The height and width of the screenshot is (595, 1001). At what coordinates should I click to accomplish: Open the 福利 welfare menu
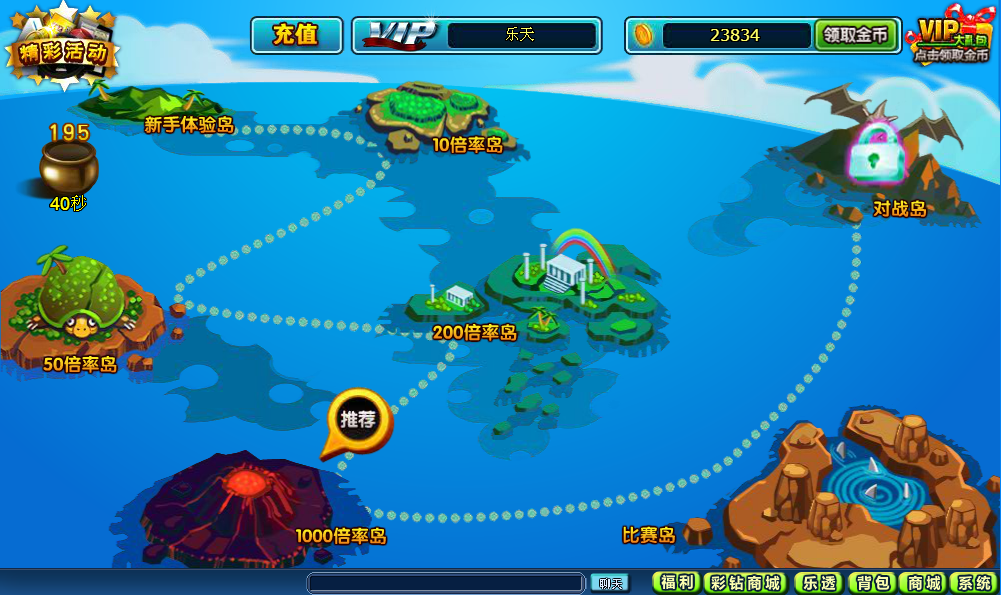pos(676,583)
